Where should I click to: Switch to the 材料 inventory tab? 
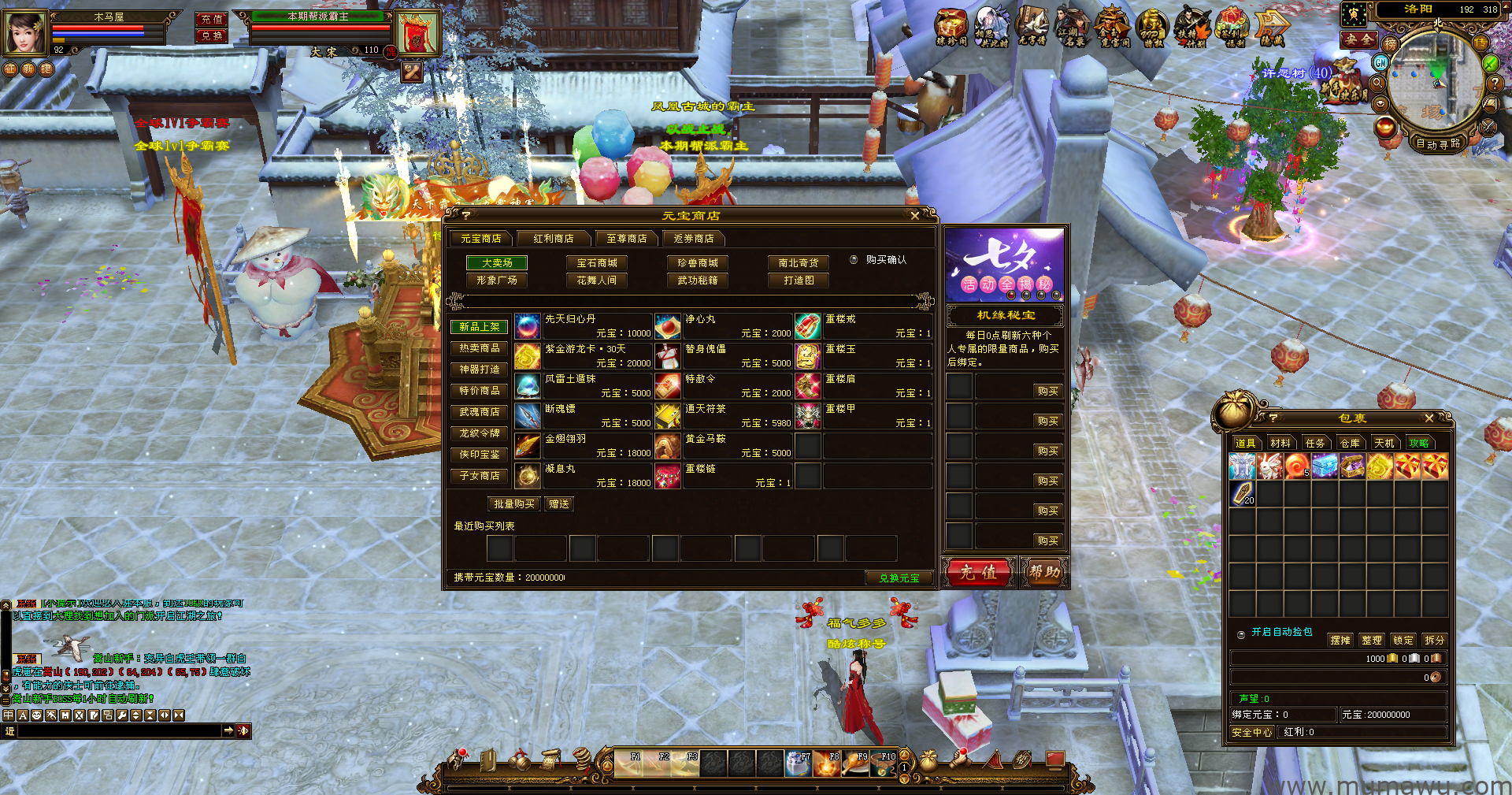coord(1280,444)
